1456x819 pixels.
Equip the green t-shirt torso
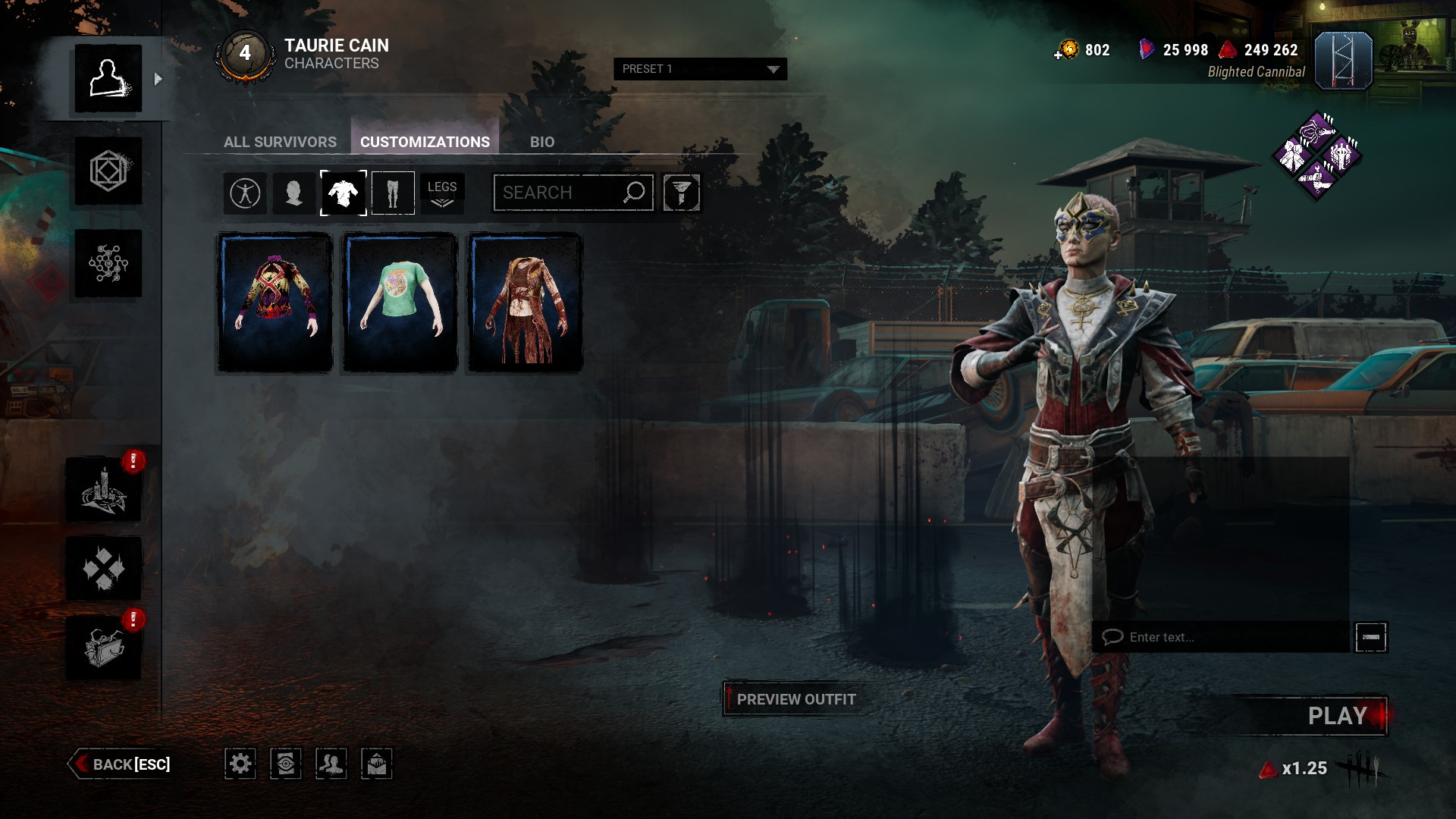click(400, 303)
